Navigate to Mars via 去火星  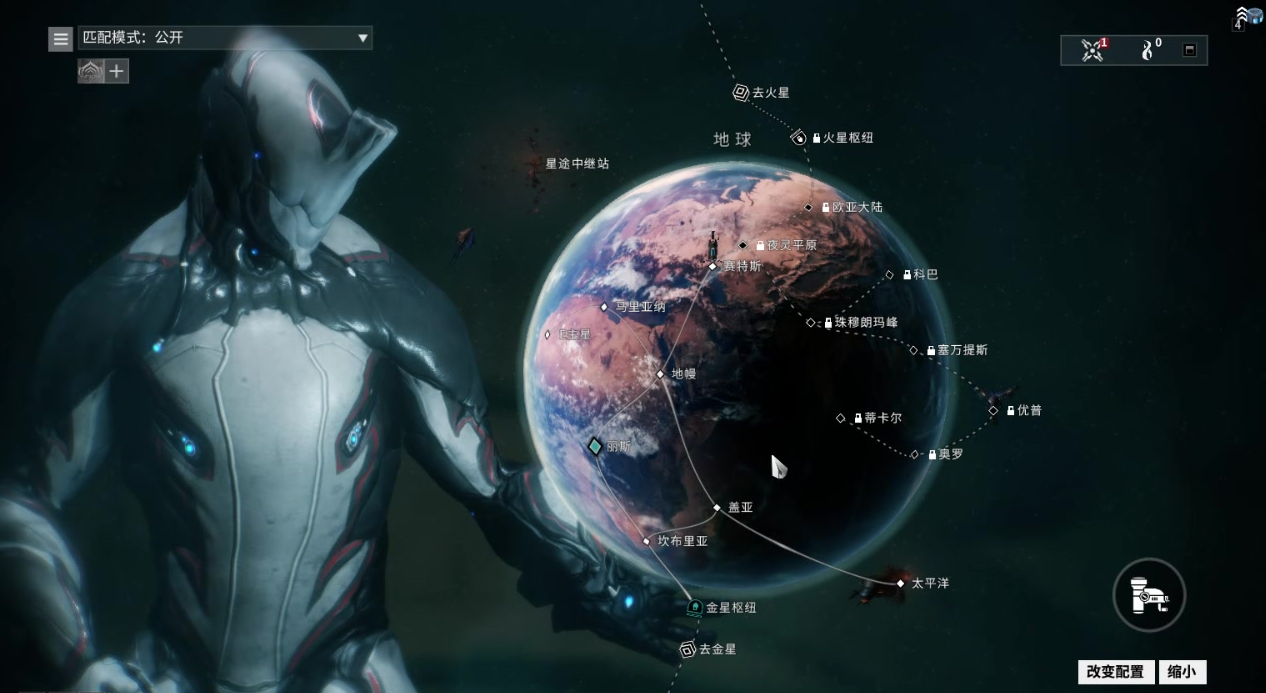[x=741, y=93]
